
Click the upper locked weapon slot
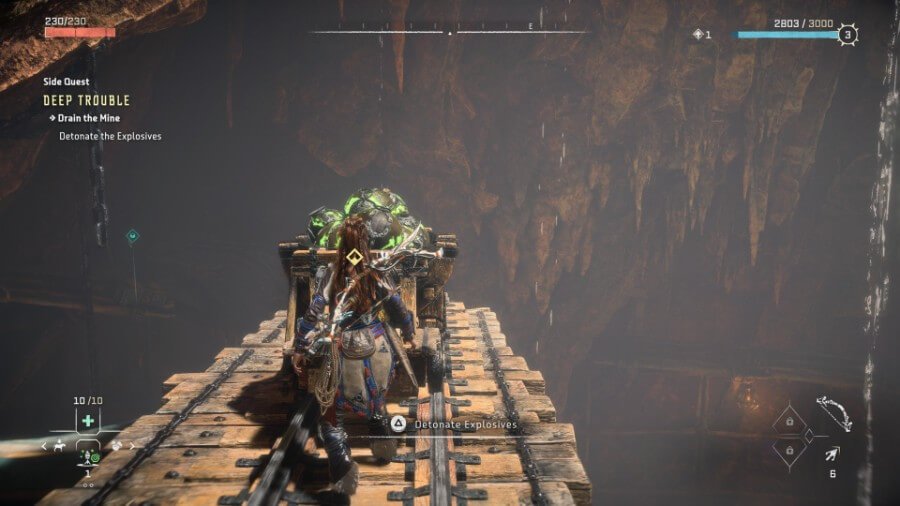789,421
